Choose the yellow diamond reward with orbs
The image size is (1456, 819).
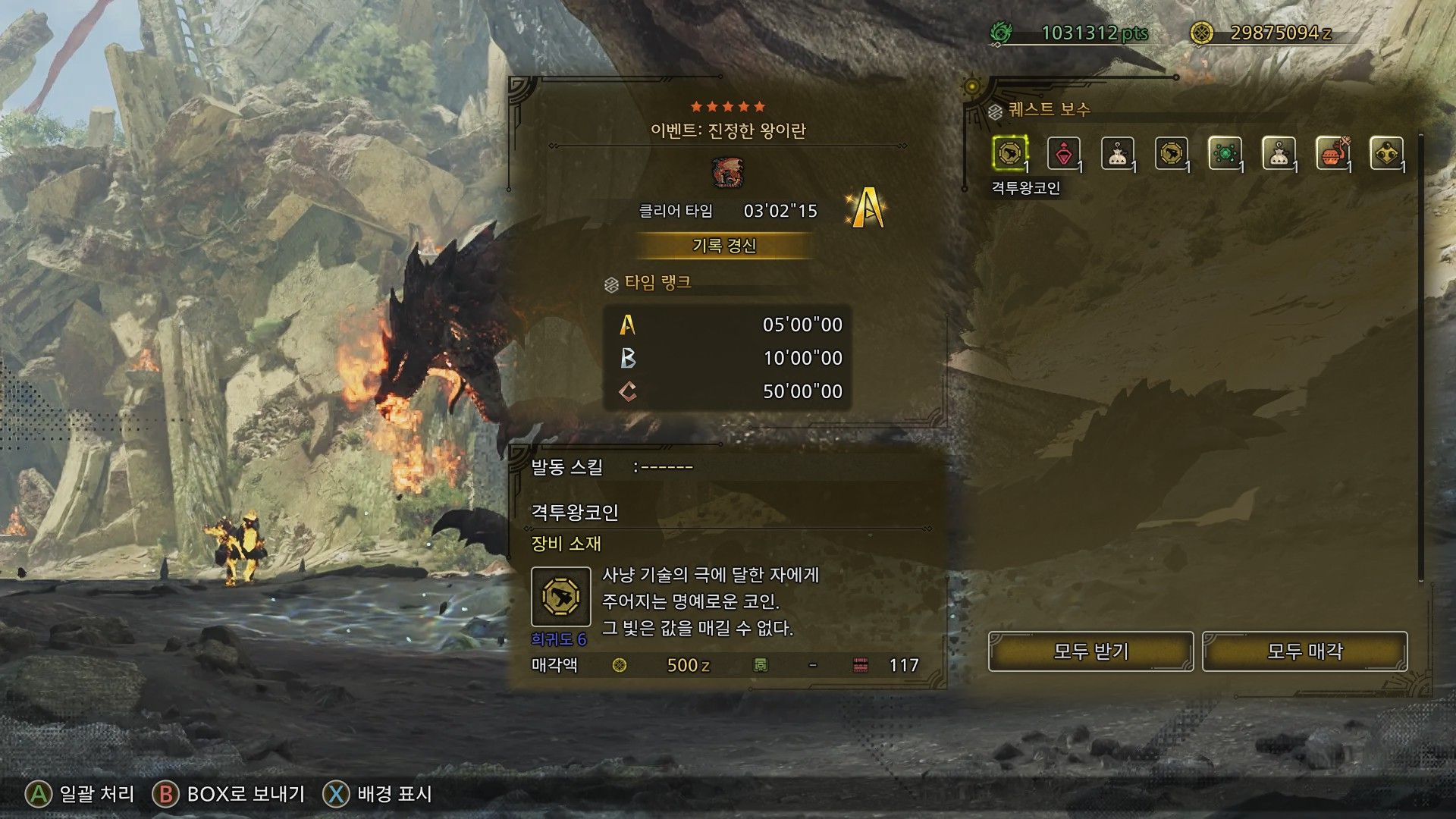(1386, 154)
